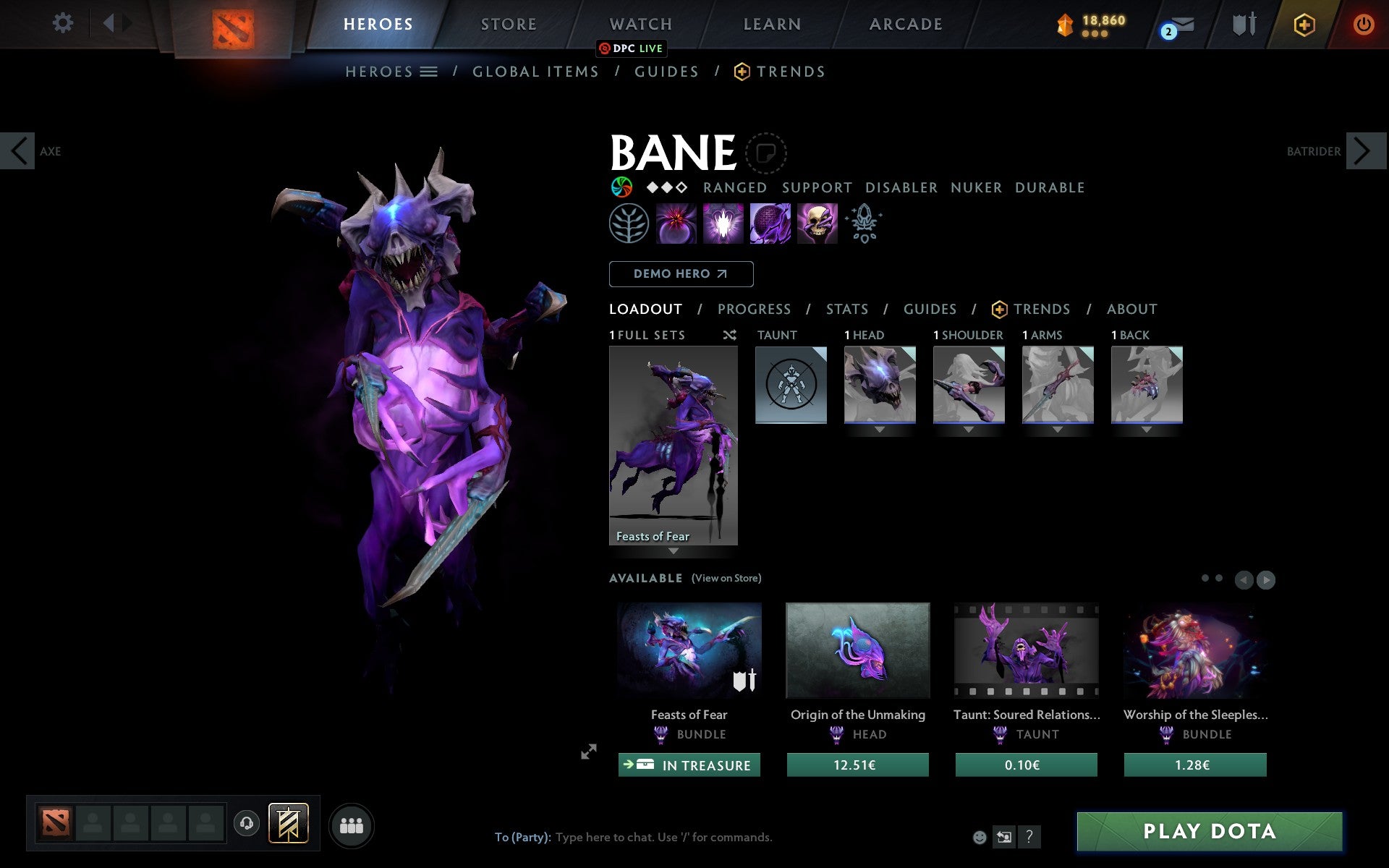View the Enfeeble ability icon

click(676, 224)
